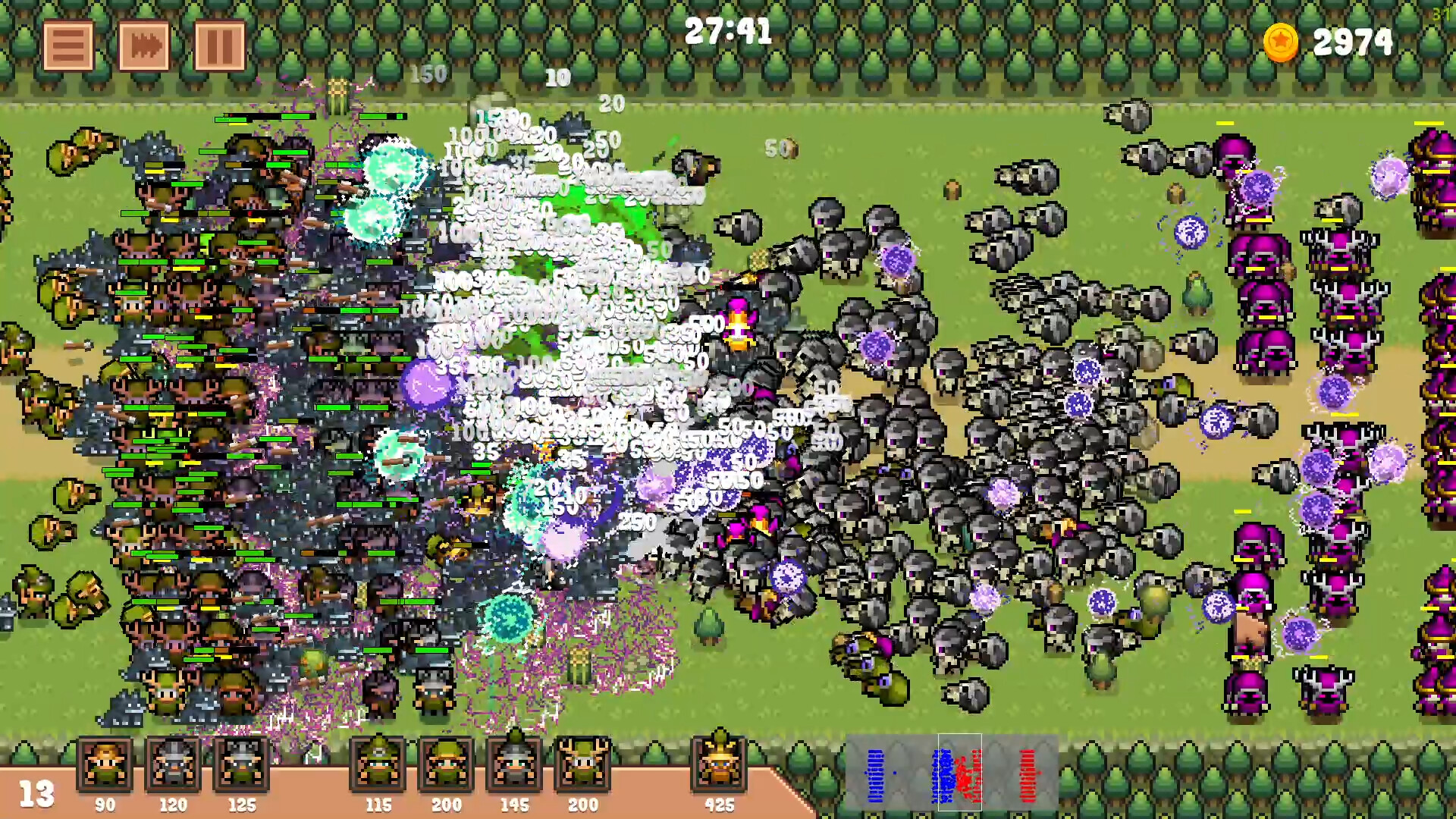Select the 125-cost gray viking warrior icon
This screenshot has width=1456, height=819.
point(241,766)
